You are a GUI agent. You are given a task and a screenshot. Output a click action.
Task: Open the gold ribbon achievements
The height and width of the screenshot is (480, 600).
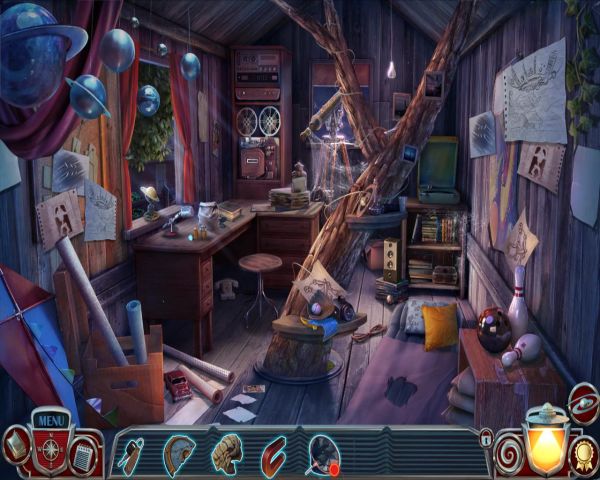click(x=585, y=452)
